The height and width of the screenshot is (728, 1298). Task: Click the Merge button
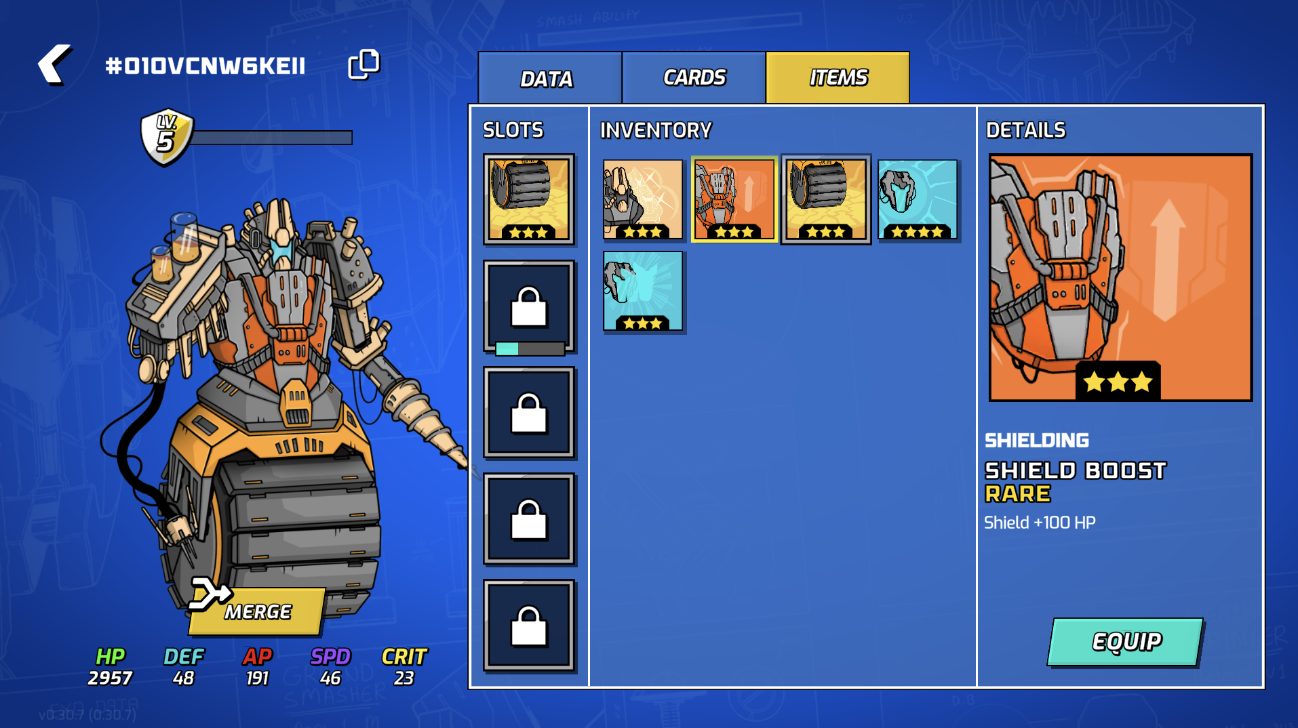[x=257, y=611]
